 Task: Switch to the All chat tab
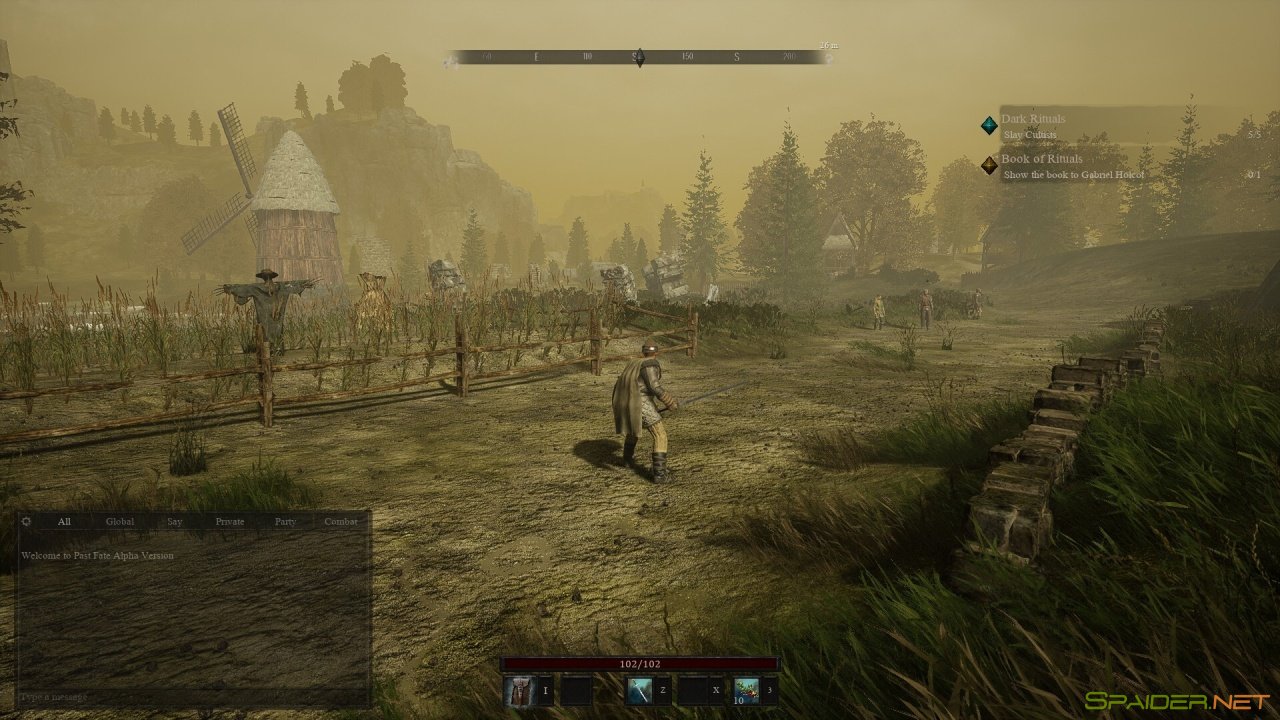click(x=64, y=521)
